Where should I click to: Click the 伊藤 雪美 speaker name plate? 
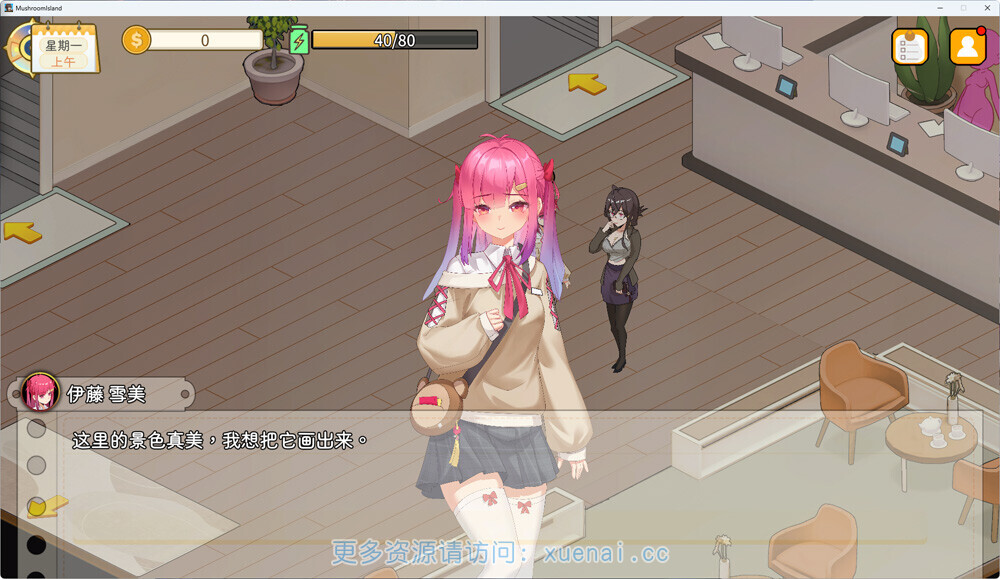pyautogui.click(x=105, y=394)
